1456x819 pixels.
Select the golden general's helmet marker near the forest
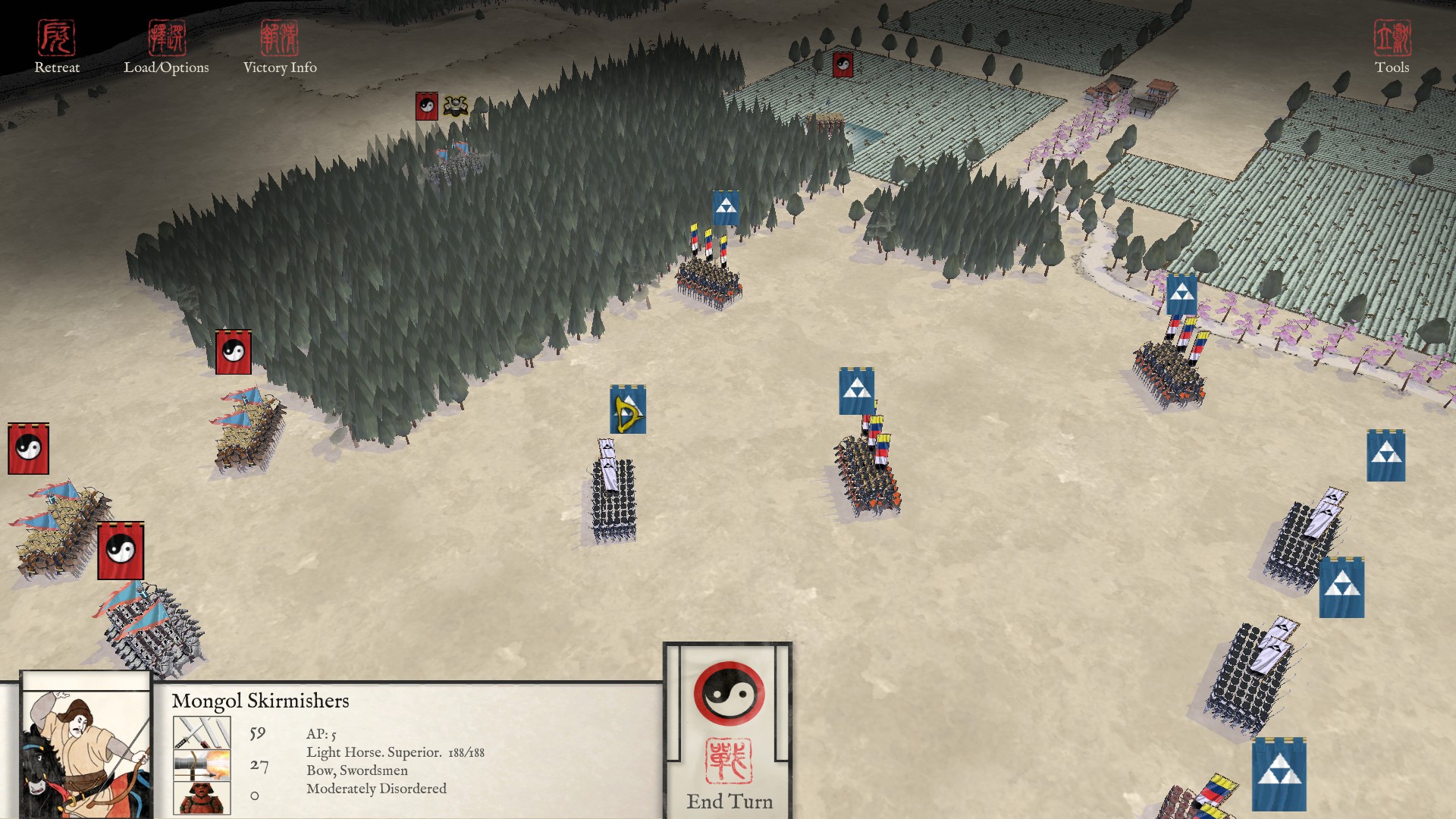(x=455, y=105)
